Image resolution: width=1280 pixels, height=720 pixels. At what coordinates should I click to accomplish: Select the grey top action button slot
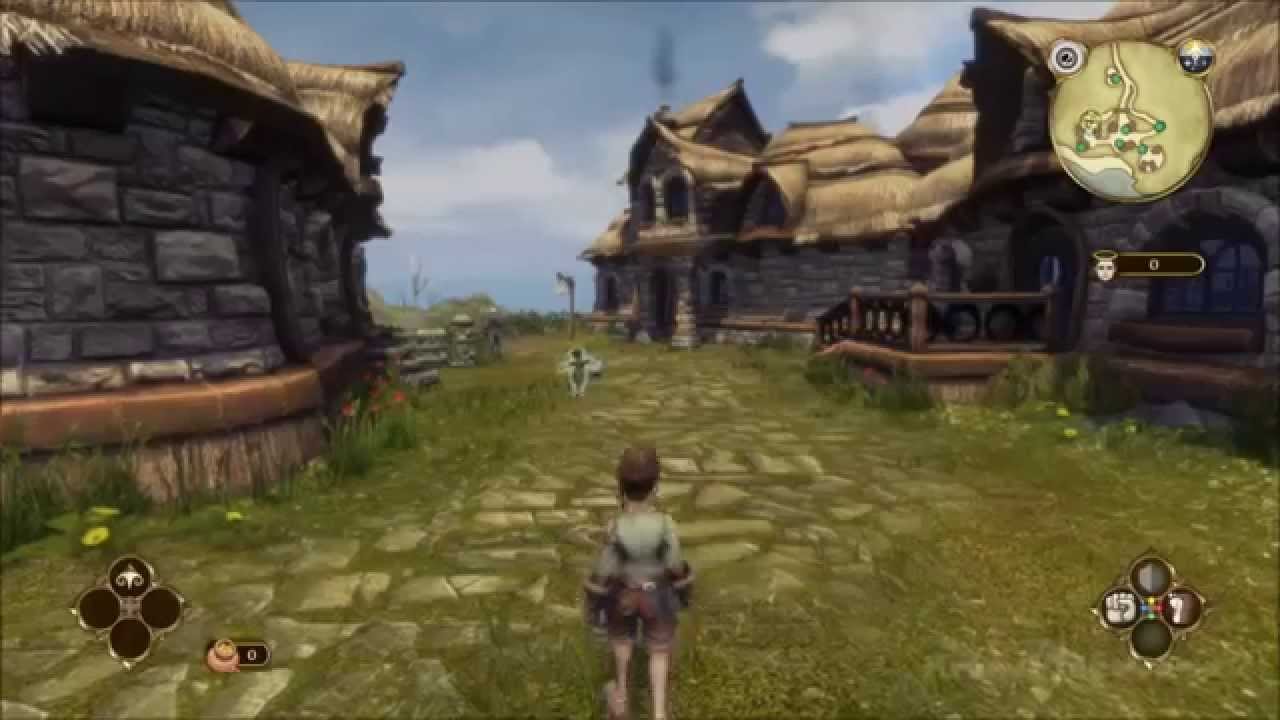coord(1150,577)
